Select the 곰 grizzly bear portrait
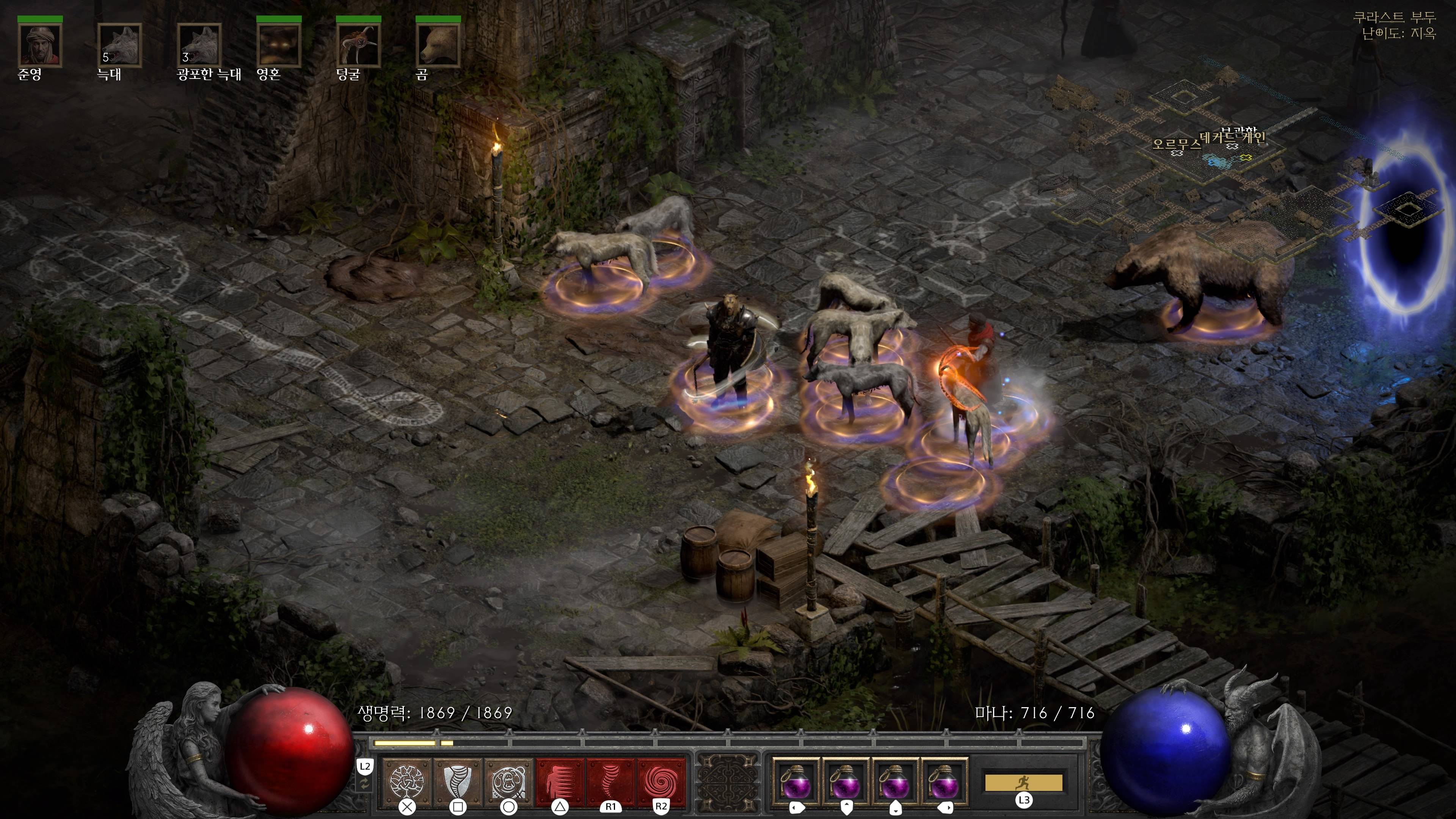The height and width of the screenshot is (819, 1456). tap(438, 45)
